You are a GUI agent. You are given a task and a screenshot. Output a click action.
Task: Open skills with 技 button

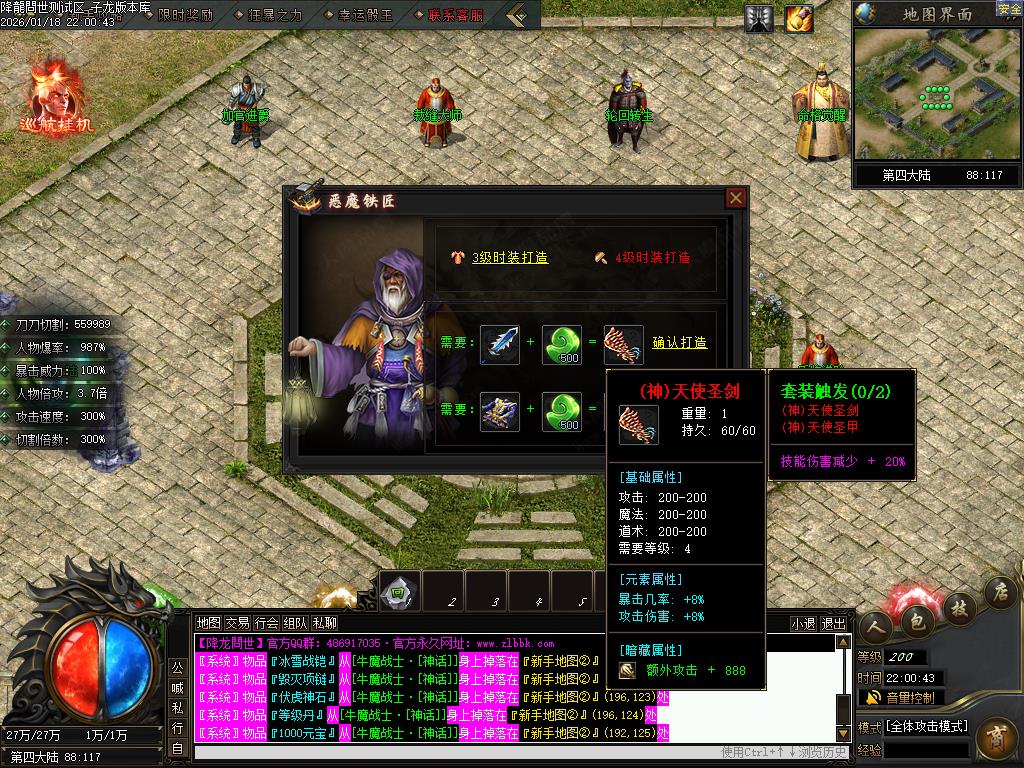coord(959,606)
